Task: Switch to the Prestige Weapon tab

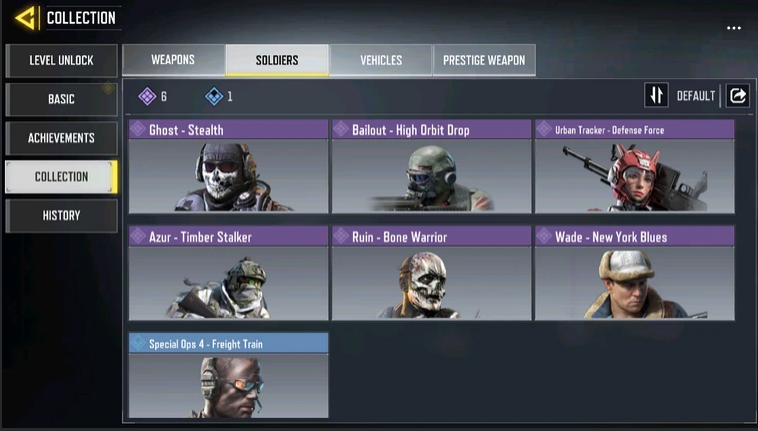Action: 484,60
